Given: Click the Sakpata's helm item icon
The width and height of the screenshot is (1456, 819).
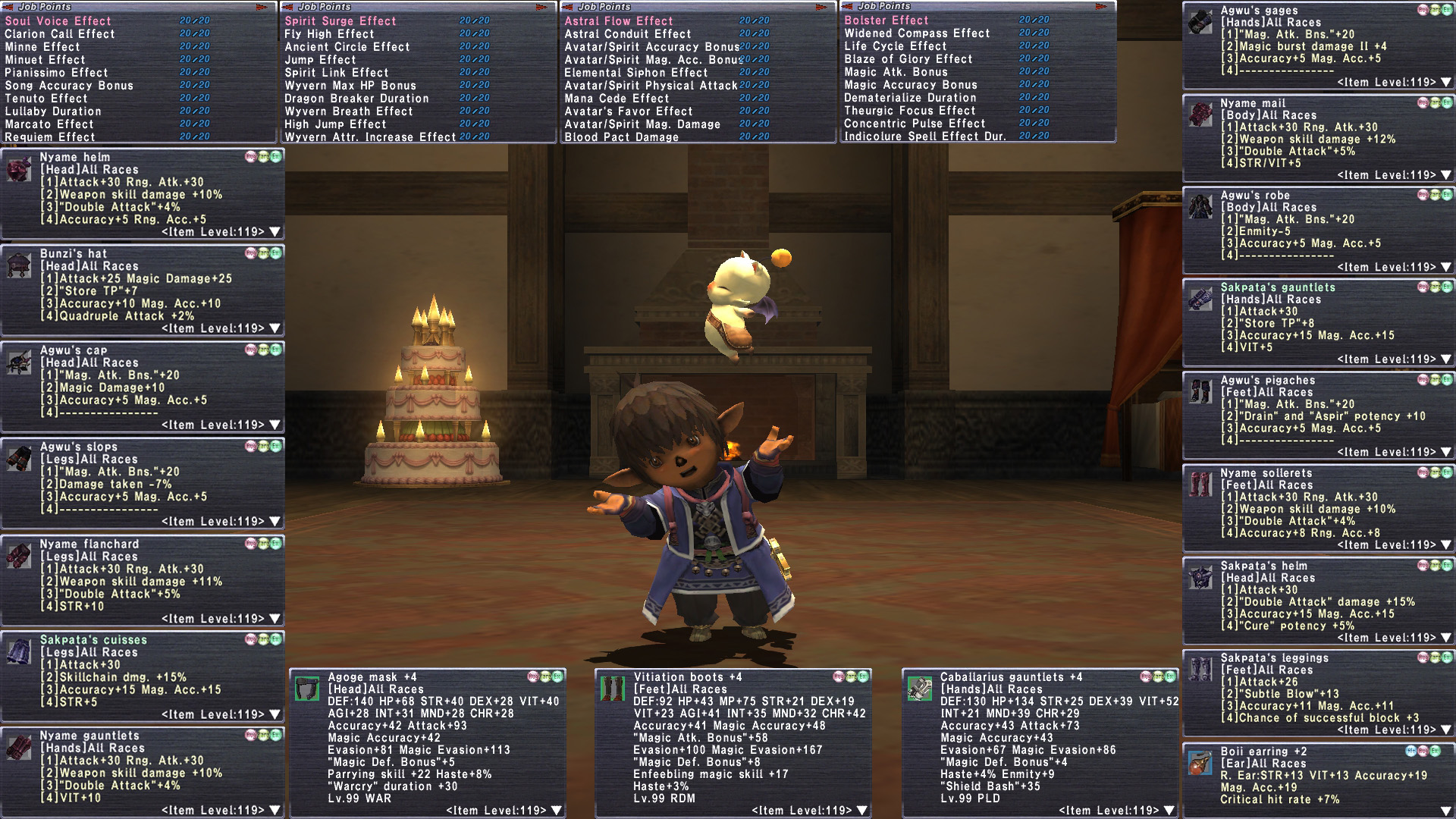Looking at the screenshot, I should (1200, 577).
